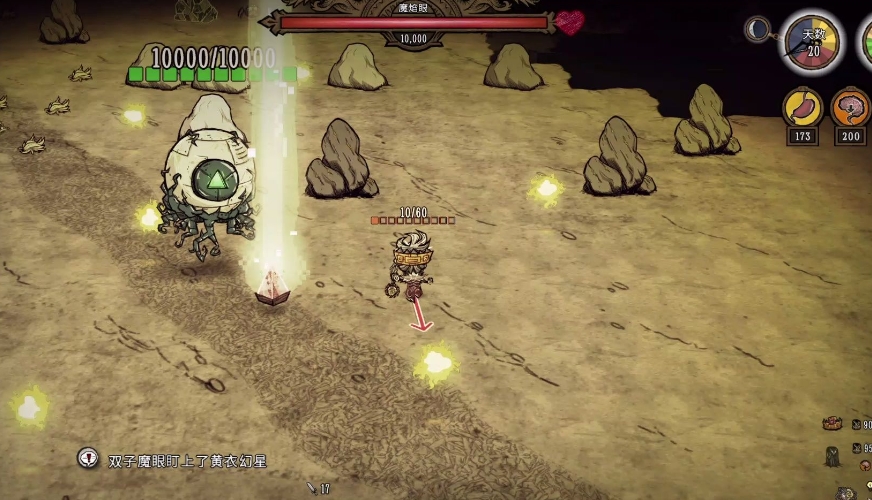Click the stomach hunger meter
Image resolution: width=872 pixels, height=500 pixels.
(x=802, y=109)
